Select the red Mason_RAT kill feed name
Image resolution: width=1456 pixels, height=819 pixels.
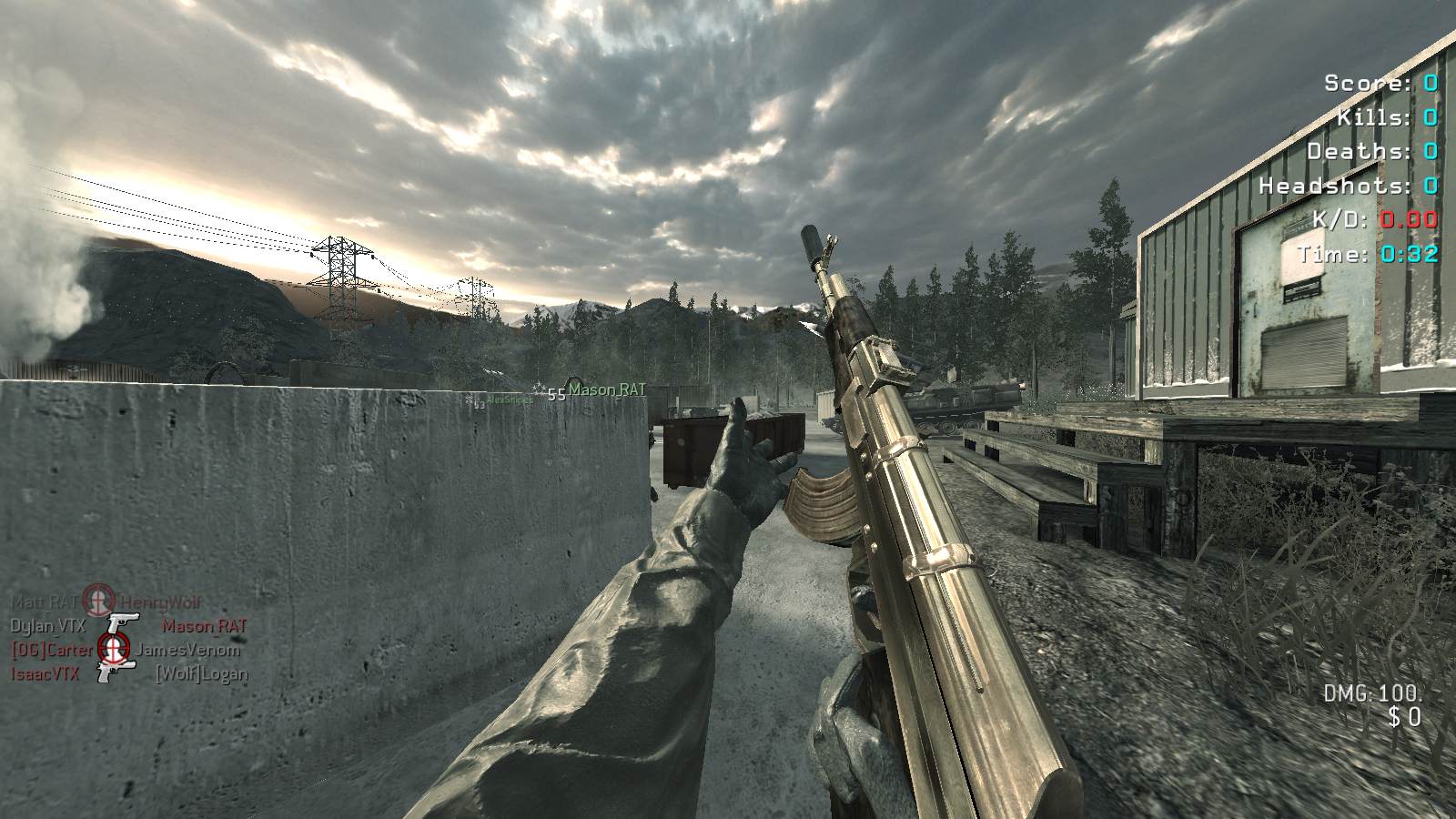[x=204, y=626]
